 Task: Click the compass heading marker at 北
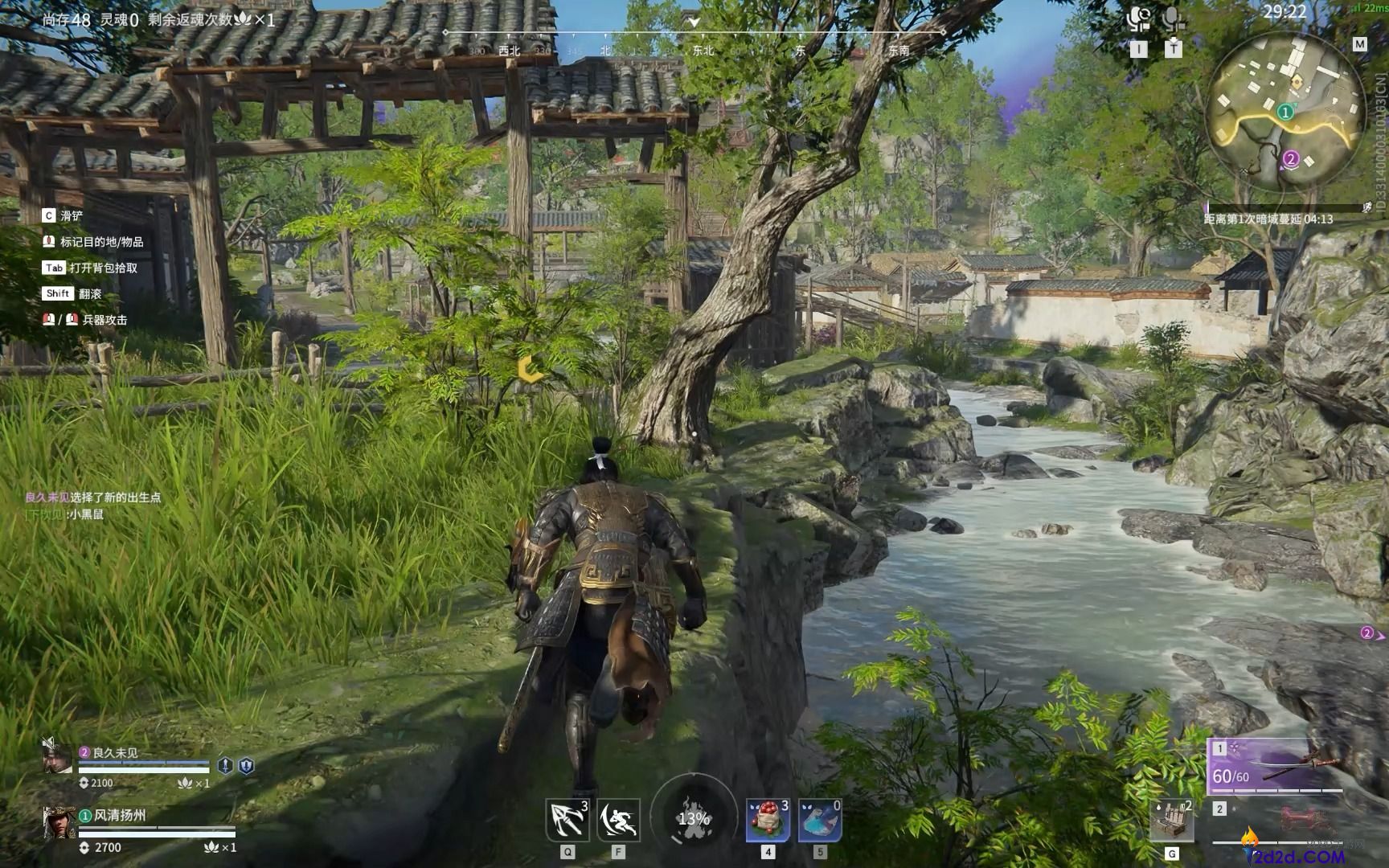(607, 50)
